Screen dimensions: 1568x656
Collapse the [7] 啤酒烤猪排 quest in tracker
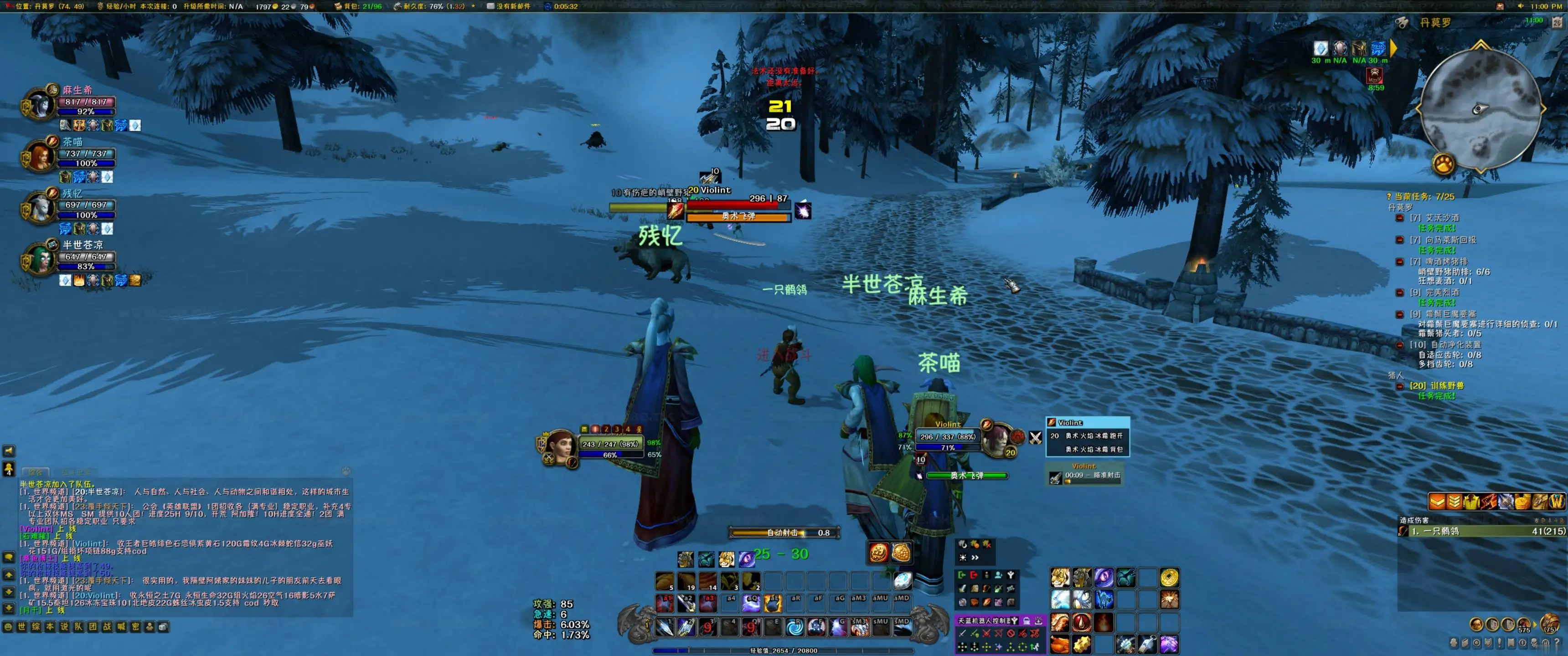coord(1399,261)
